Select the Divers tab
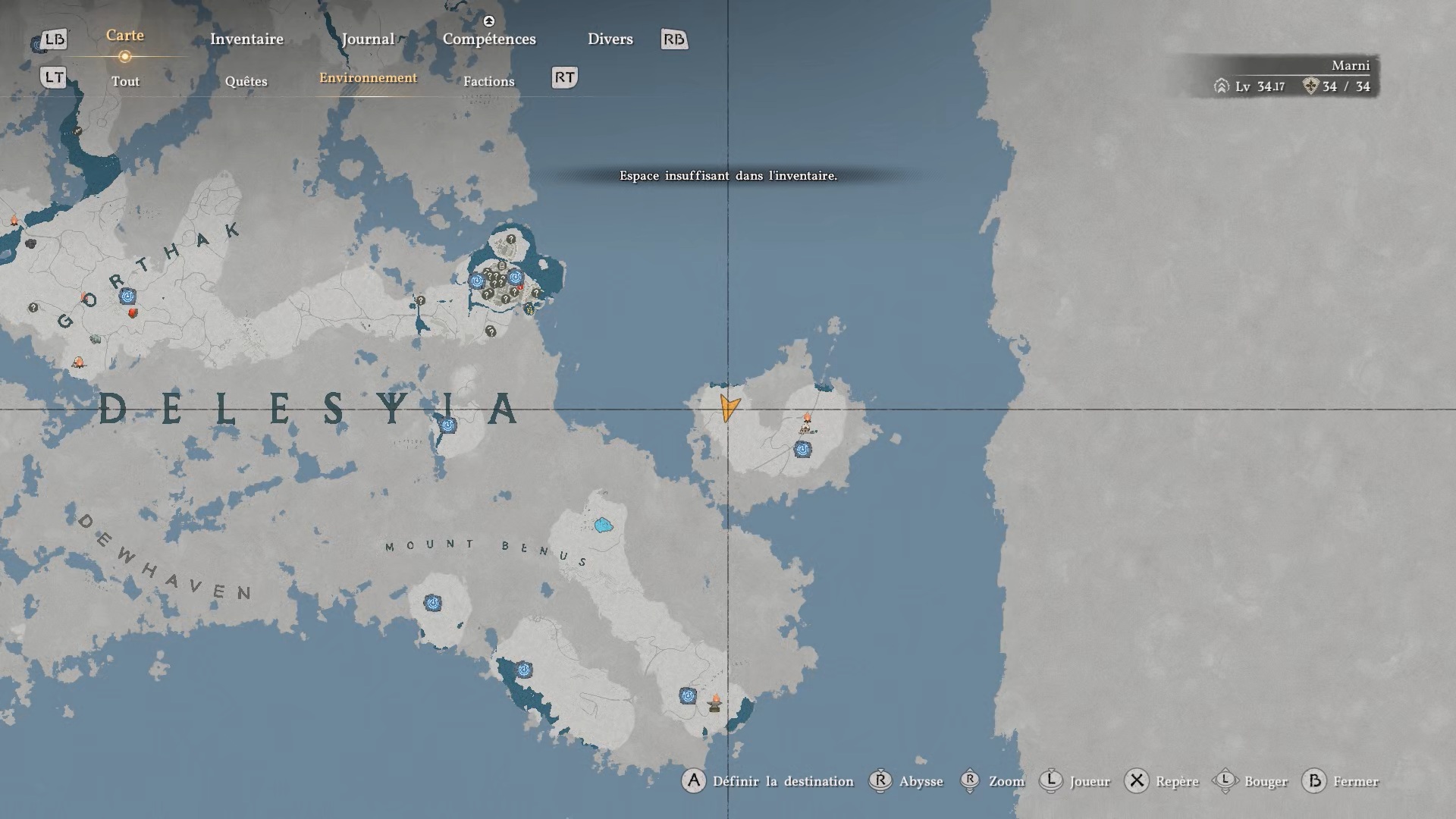 pyautogui.click(x=610, y=39)
